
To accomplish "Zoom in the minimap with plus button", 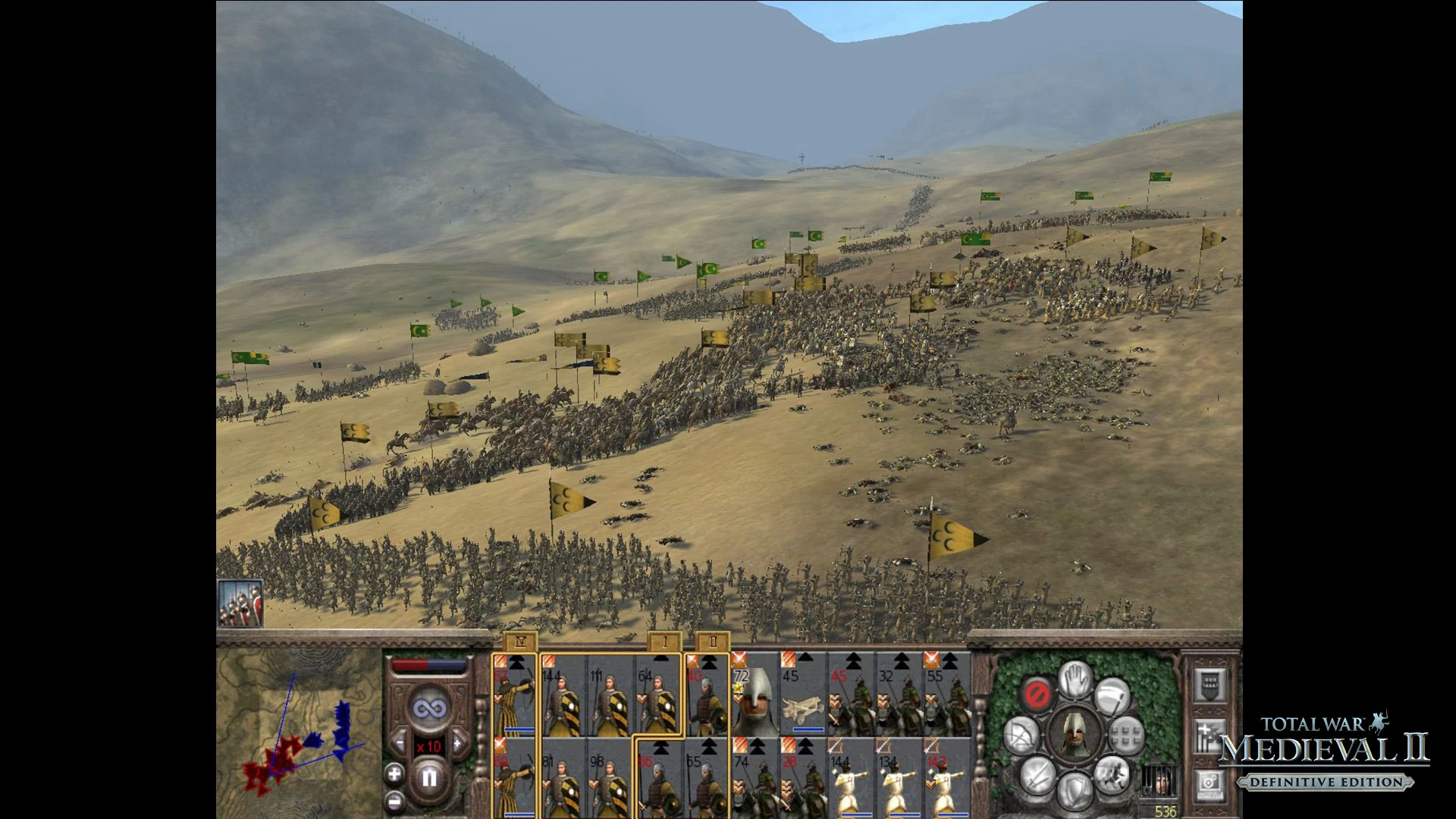I will tap(394, 774).
